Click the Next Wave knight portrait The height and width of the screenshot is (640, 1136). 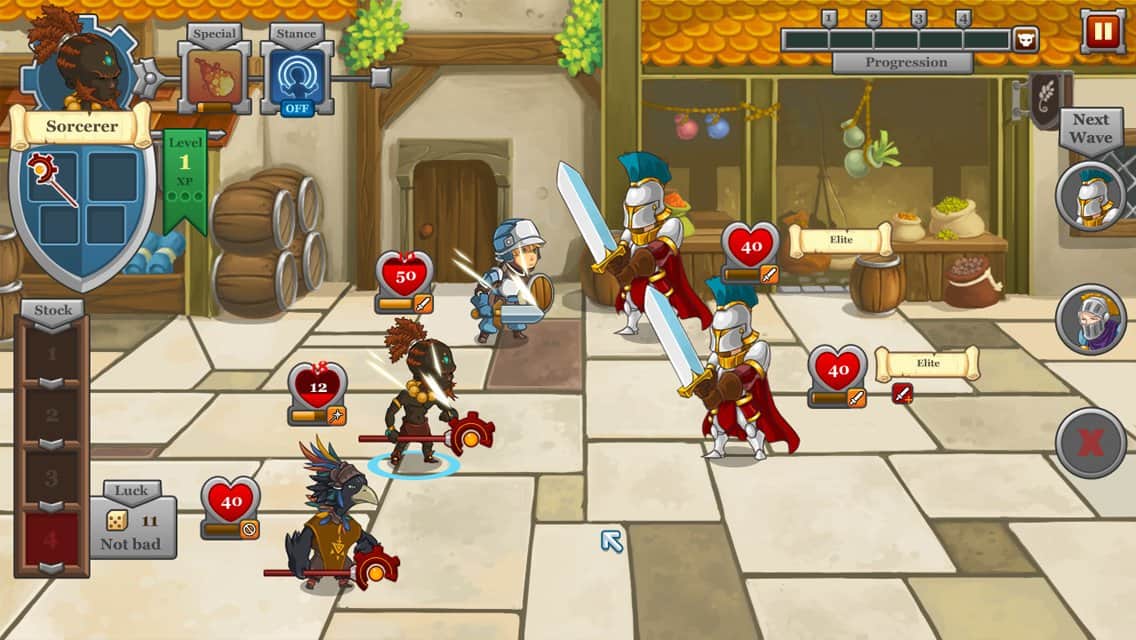click(1090, 196)
